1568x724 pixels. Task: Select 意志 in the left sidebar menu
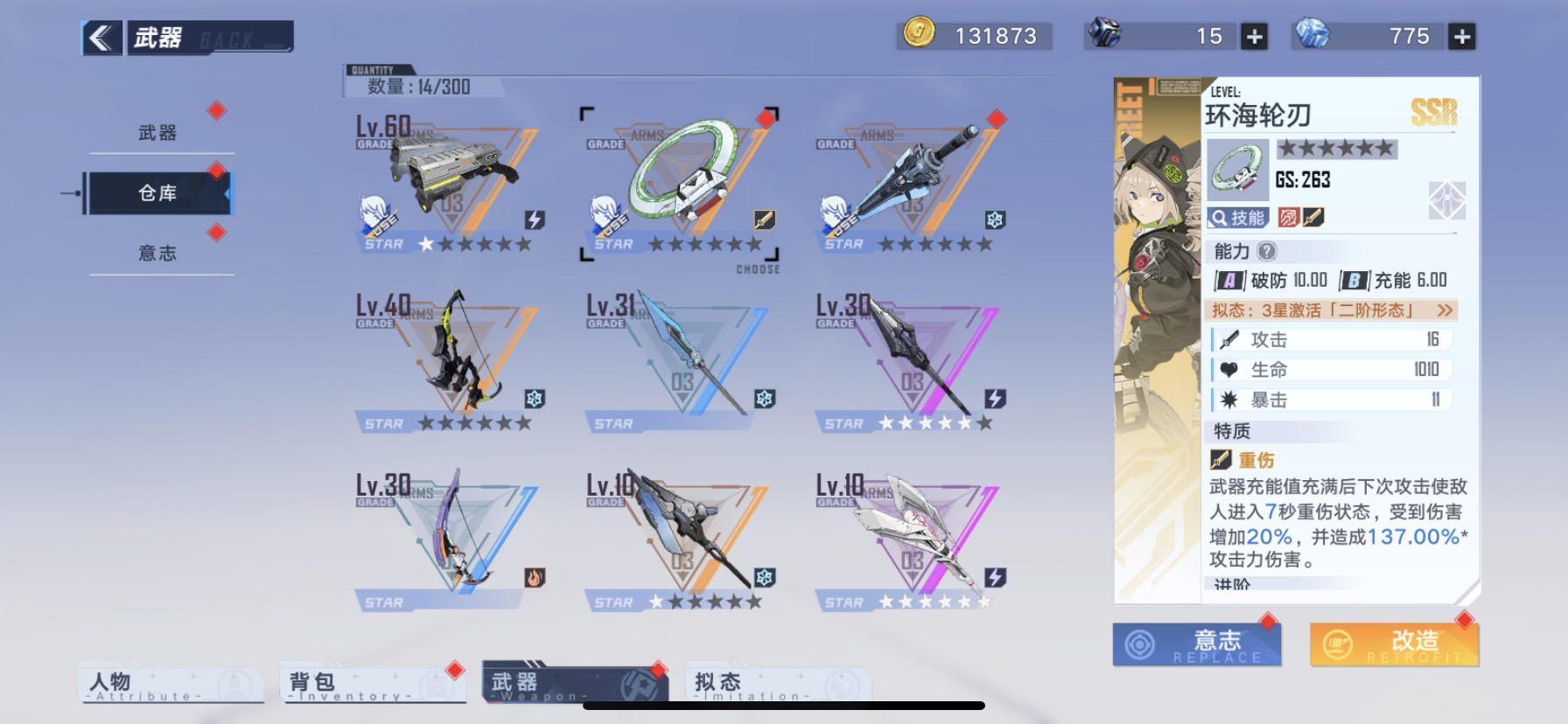(157, 253)
